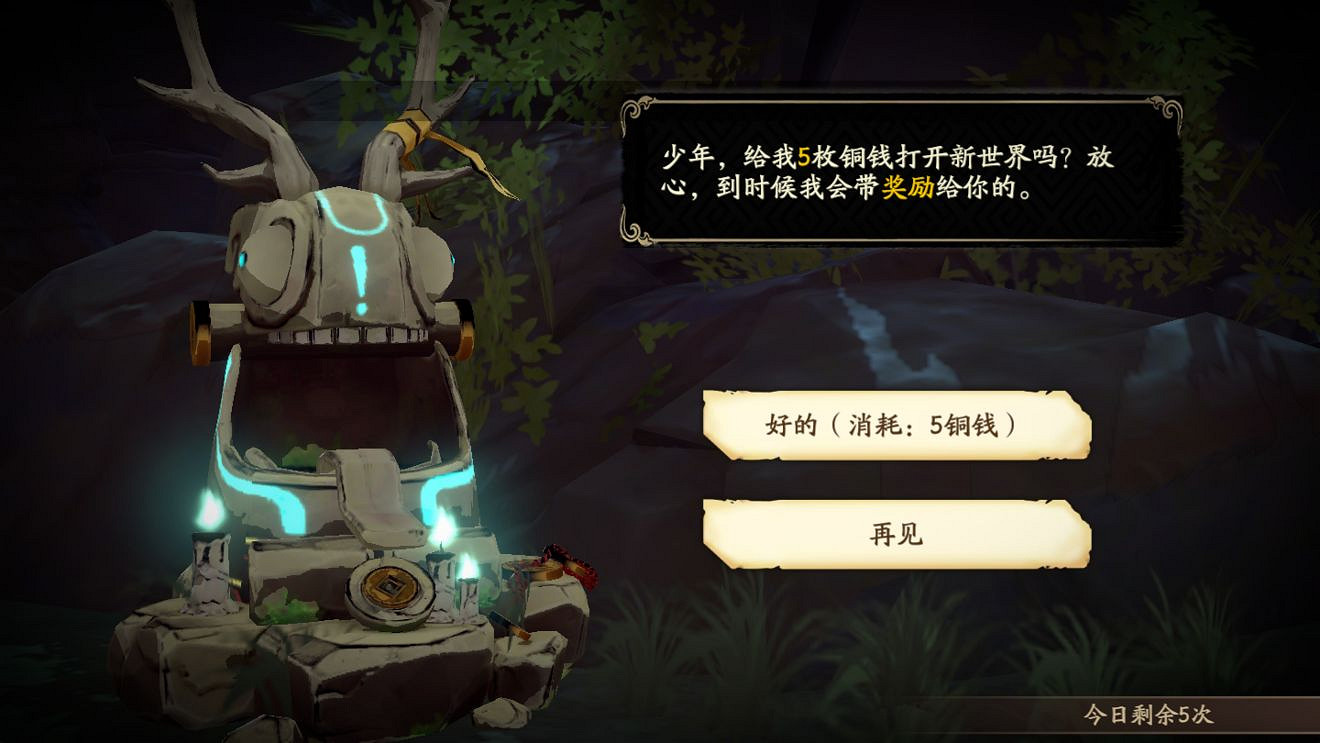Select the copper coin on the altar
The width and height of the screenshot is (1320, 743).
[389, 588]
